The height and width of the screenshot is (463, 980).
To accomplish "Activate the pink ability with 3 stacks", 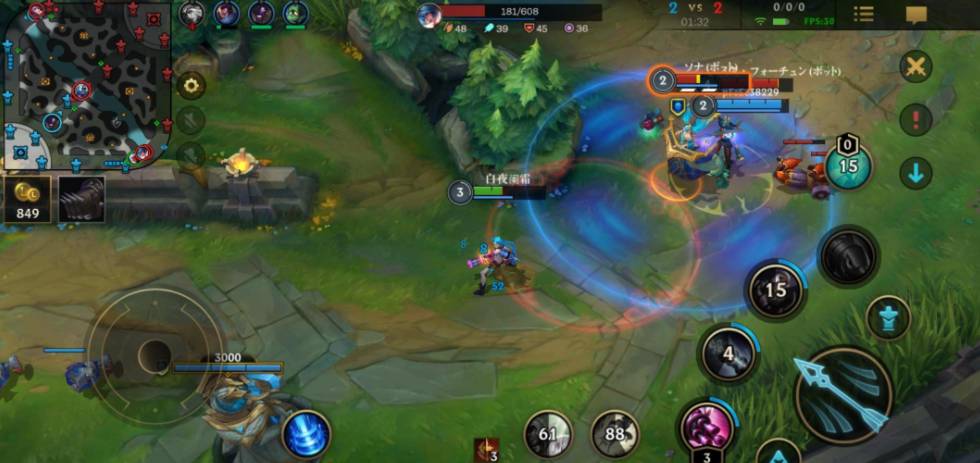I will point(708,427).
